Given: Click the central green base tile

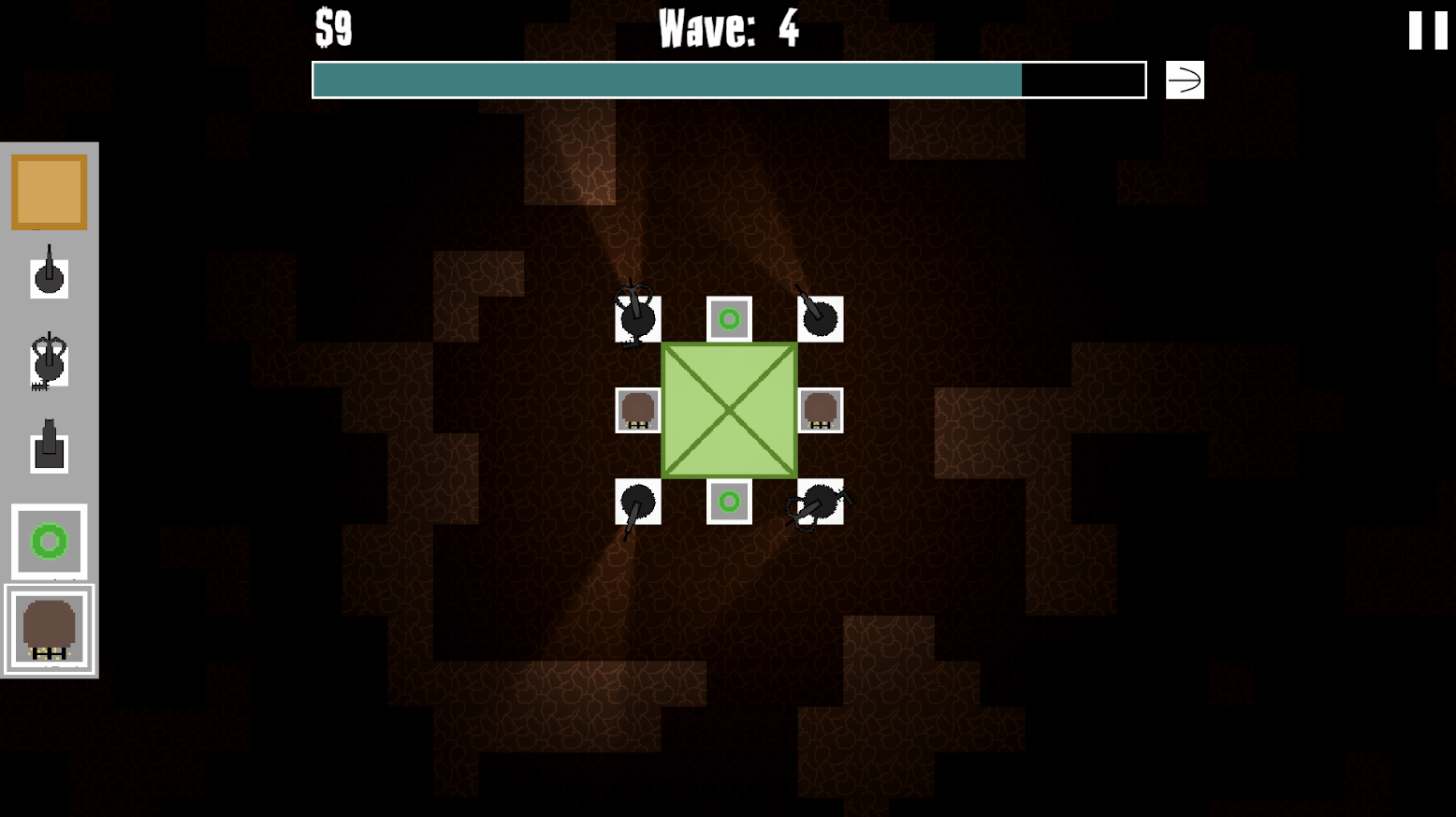Looking at the screenshot, I should (x=729, y=409).
